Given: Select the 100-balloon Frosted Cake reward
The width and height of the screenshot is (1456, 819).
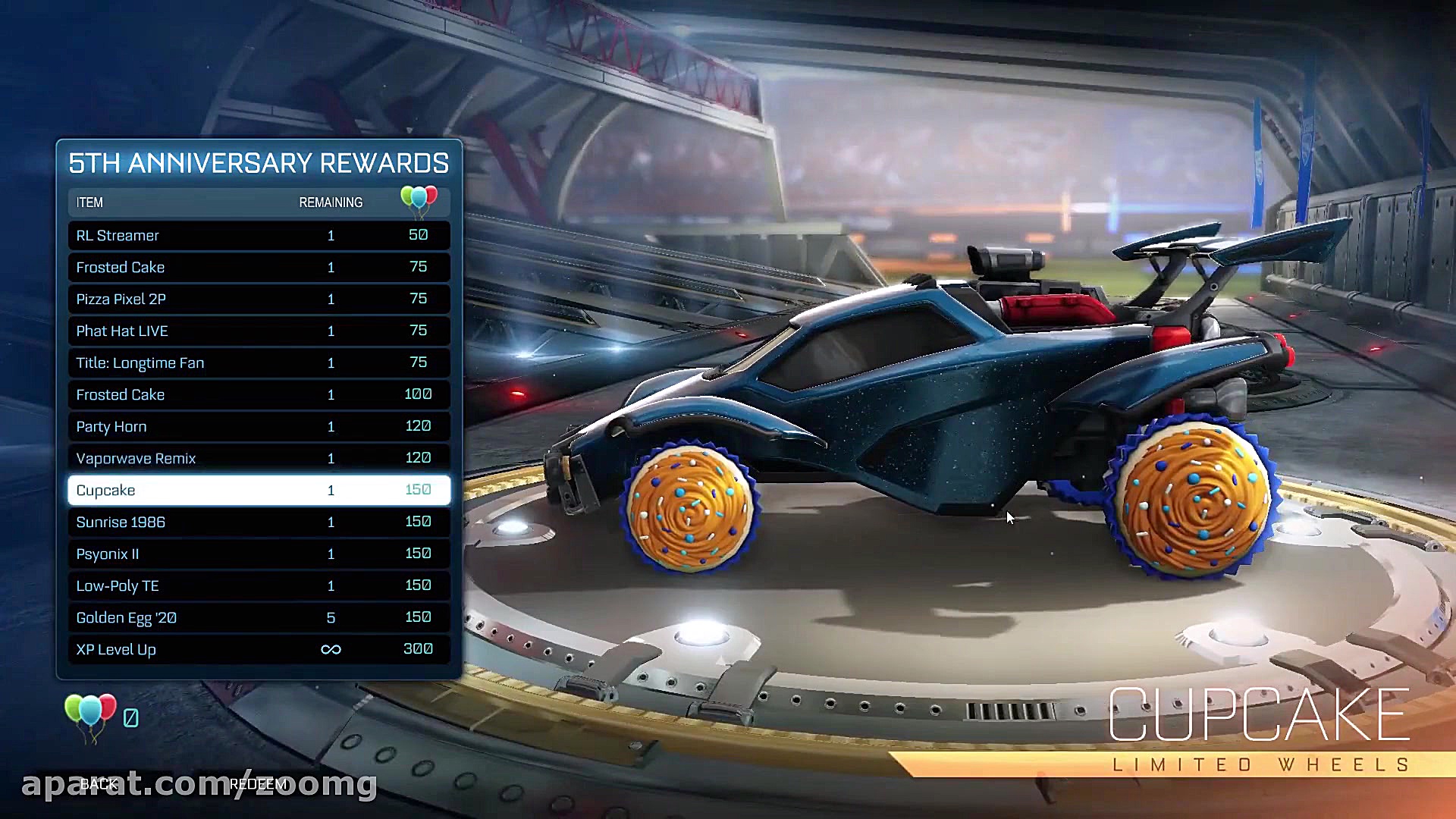Looking at the screenshot, I should (258, 394).
